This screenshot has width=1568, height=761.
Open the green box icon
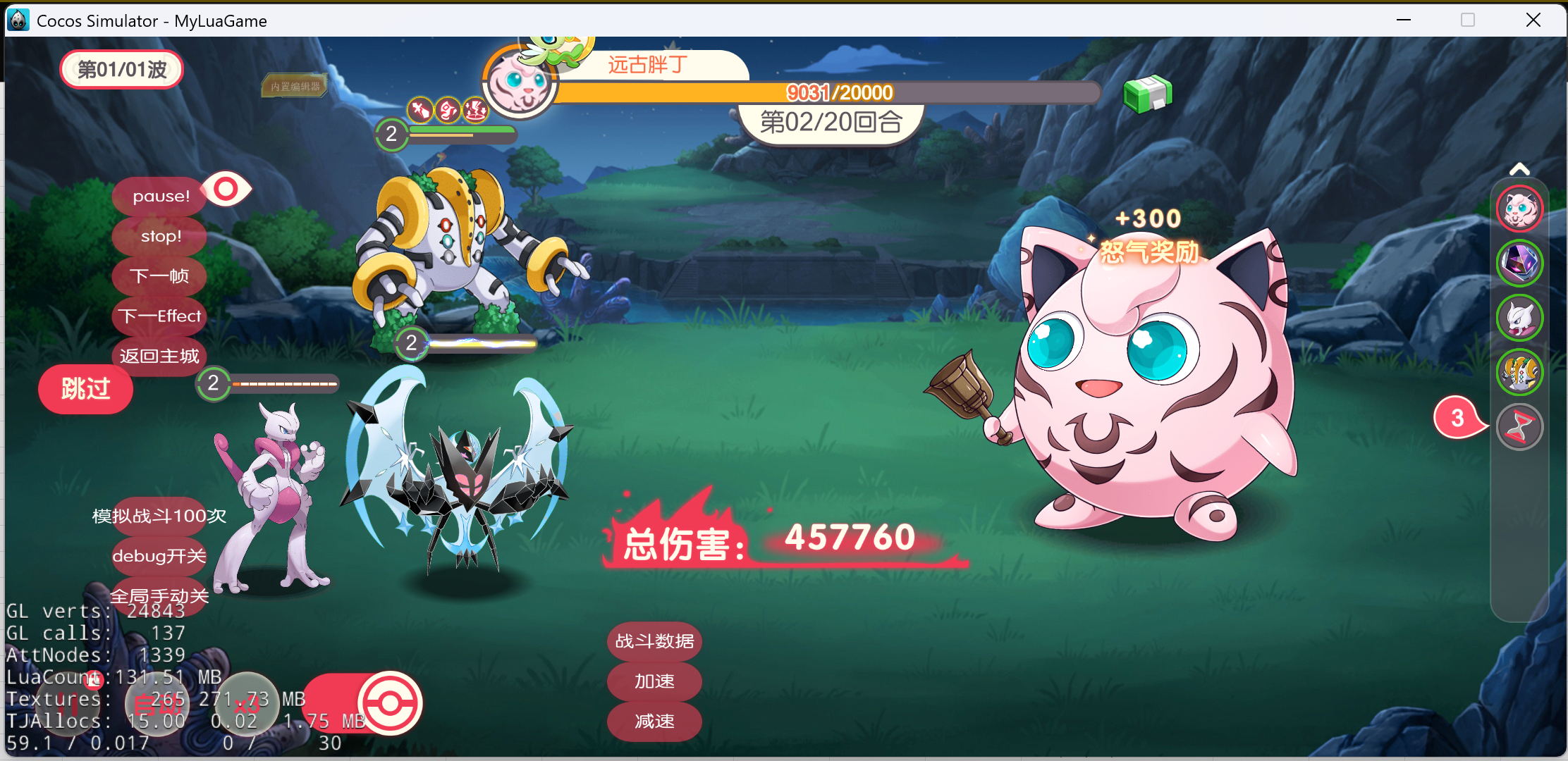pyautogui.click(x=1147, y=94)
